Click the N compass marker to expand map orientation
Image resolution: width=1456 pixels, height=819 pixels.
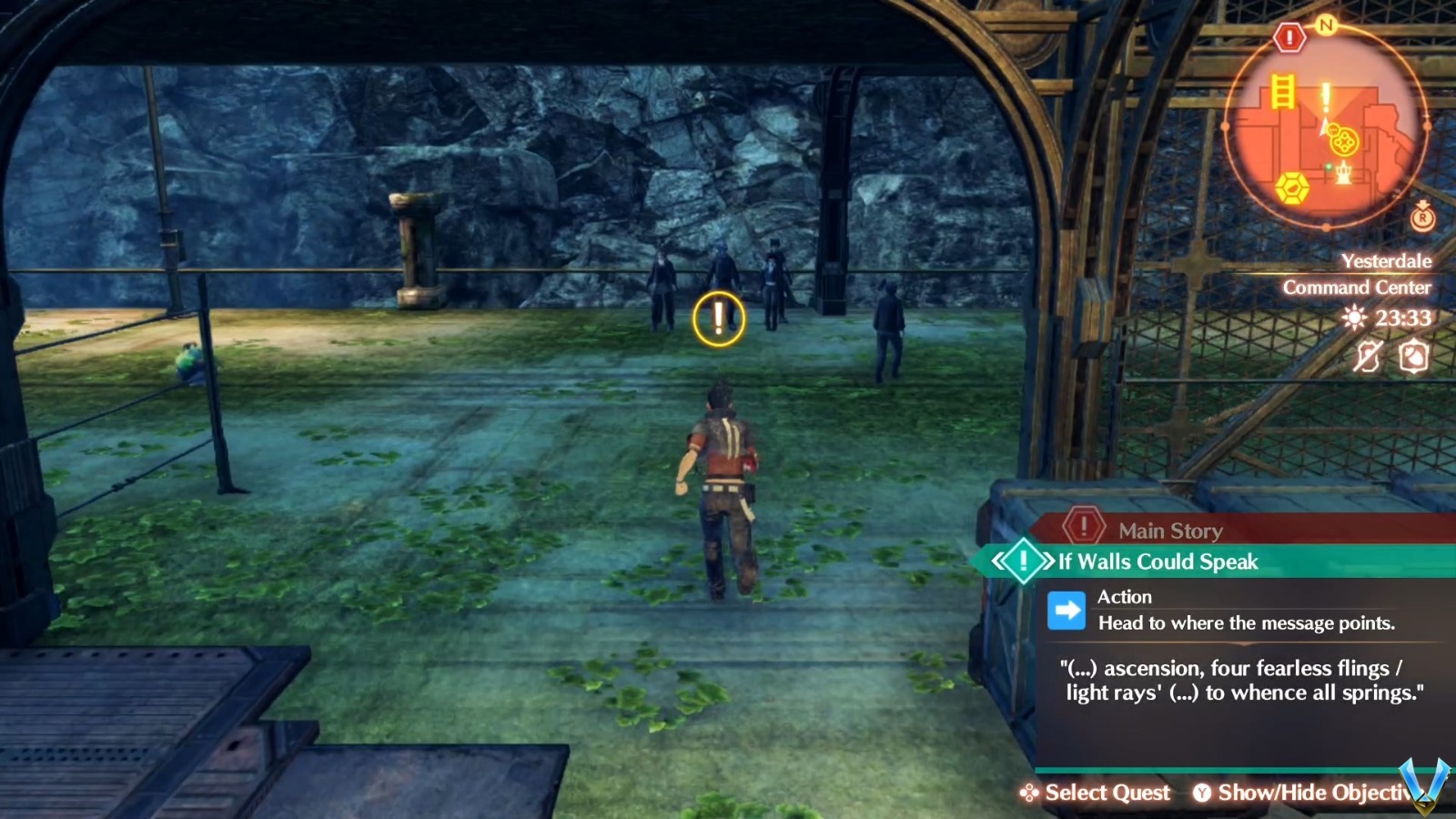[x=1326, y=24]
